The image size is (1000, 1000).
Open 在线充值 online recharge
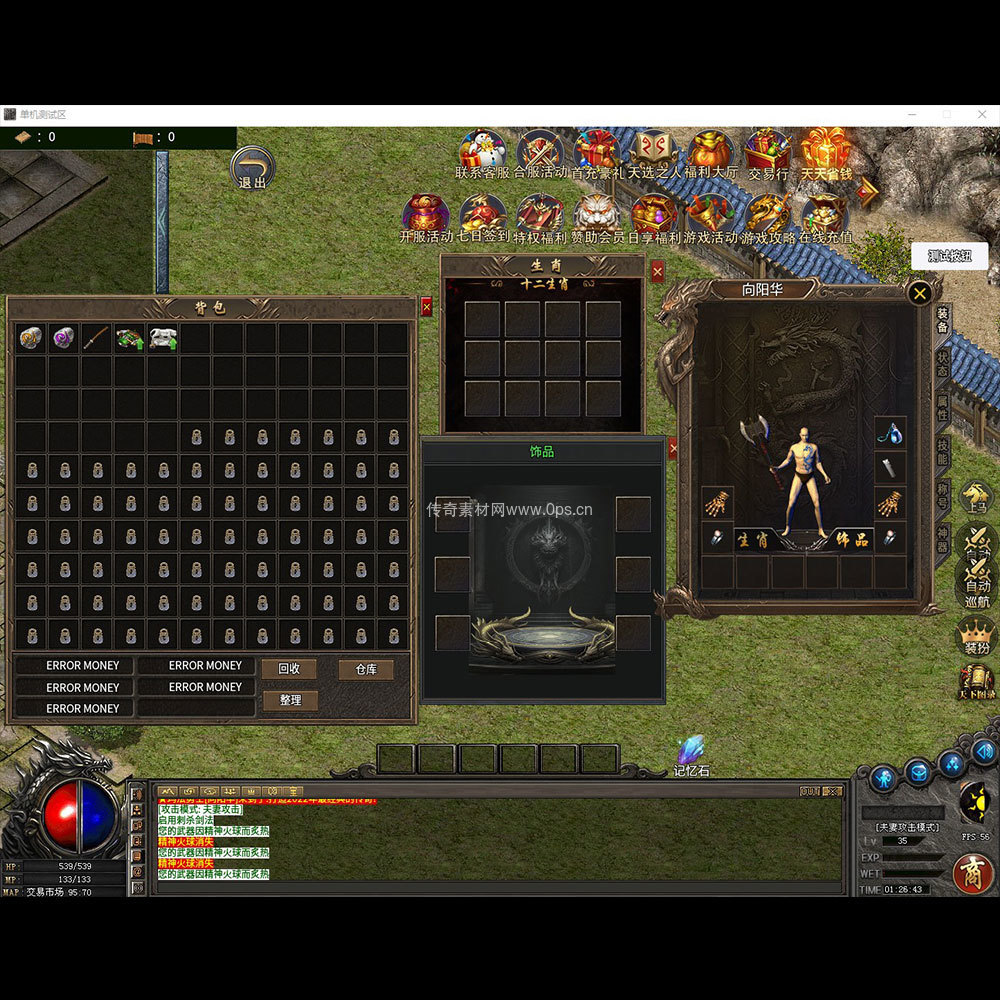coord(825,217)
